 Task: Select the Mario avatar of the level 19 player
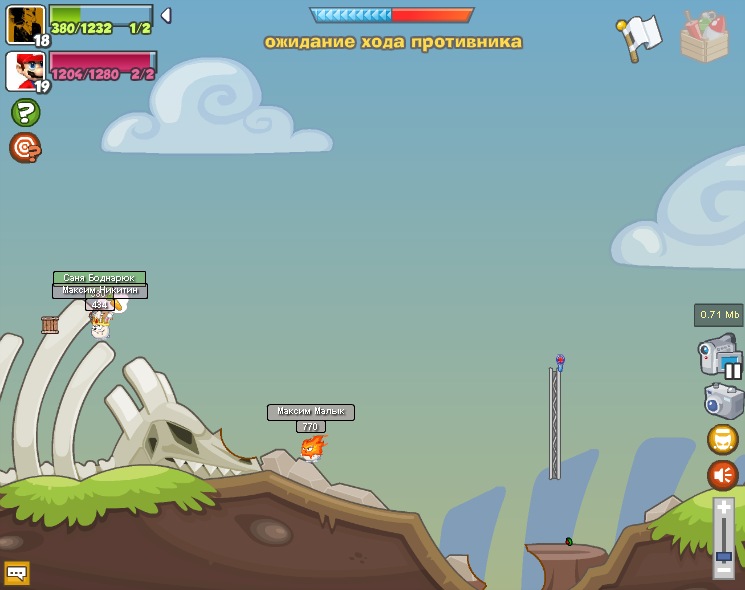[x=25, y=71]
